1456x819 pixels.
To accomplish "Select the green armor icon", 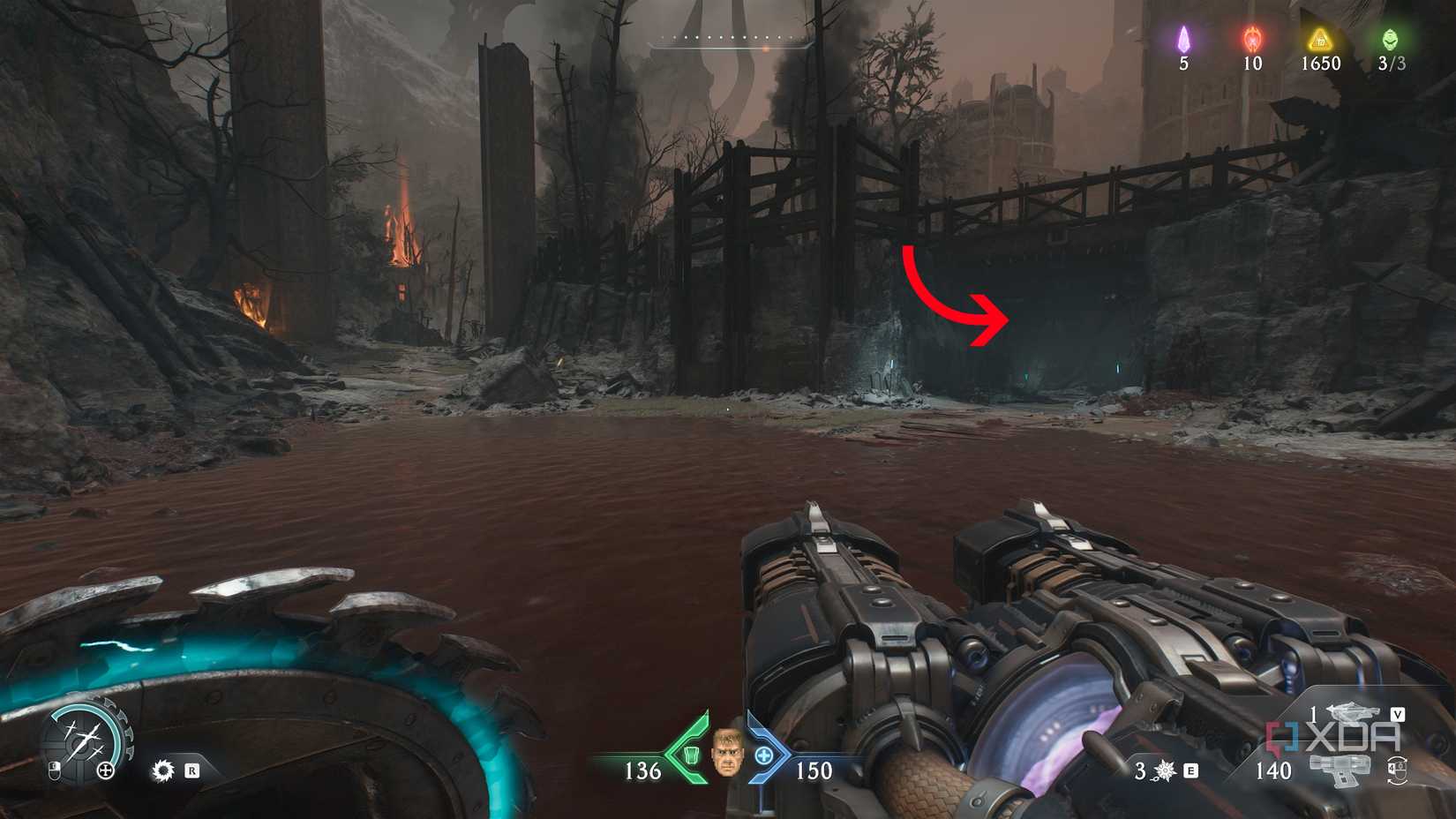I will coord(693,755).
